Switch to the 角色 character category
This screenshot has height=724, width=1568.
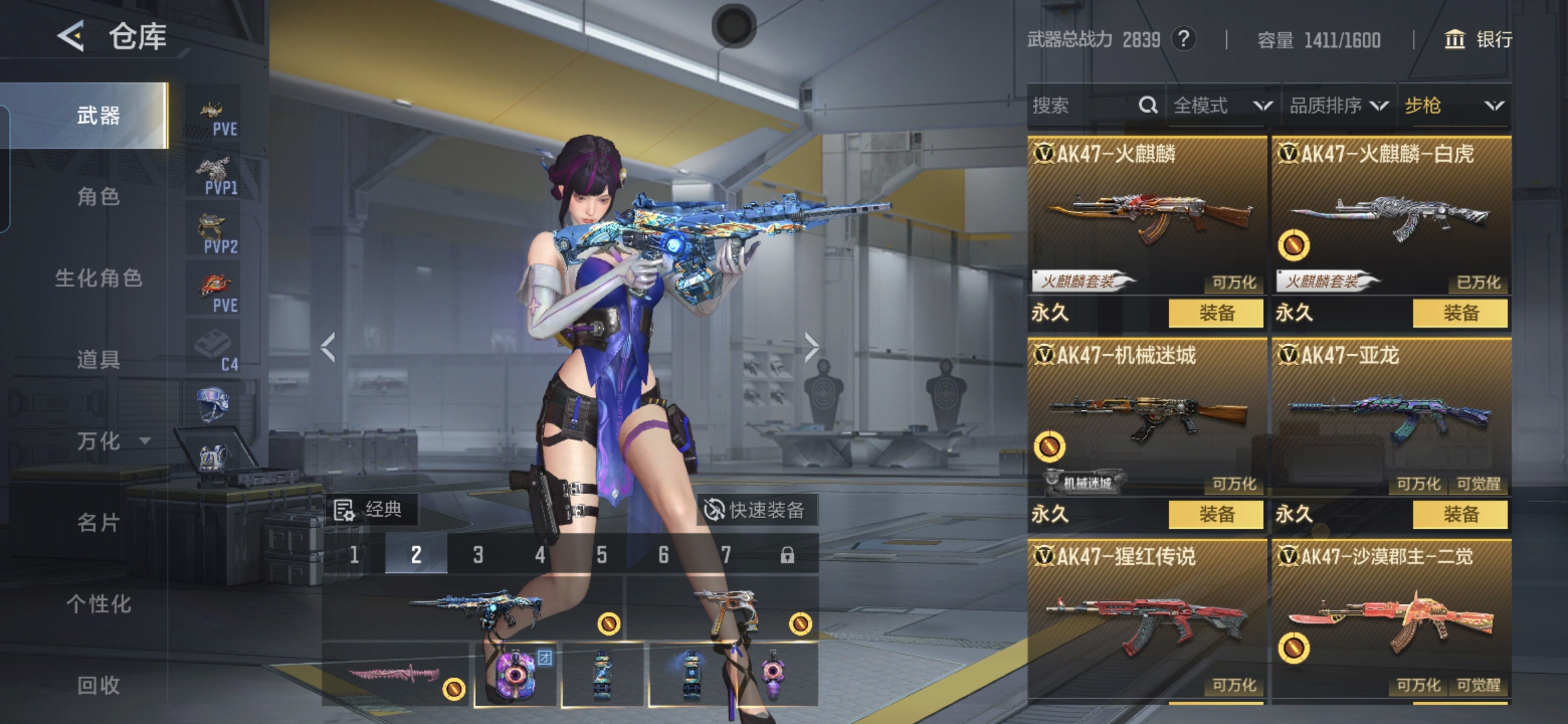click(x=98, y=196)
